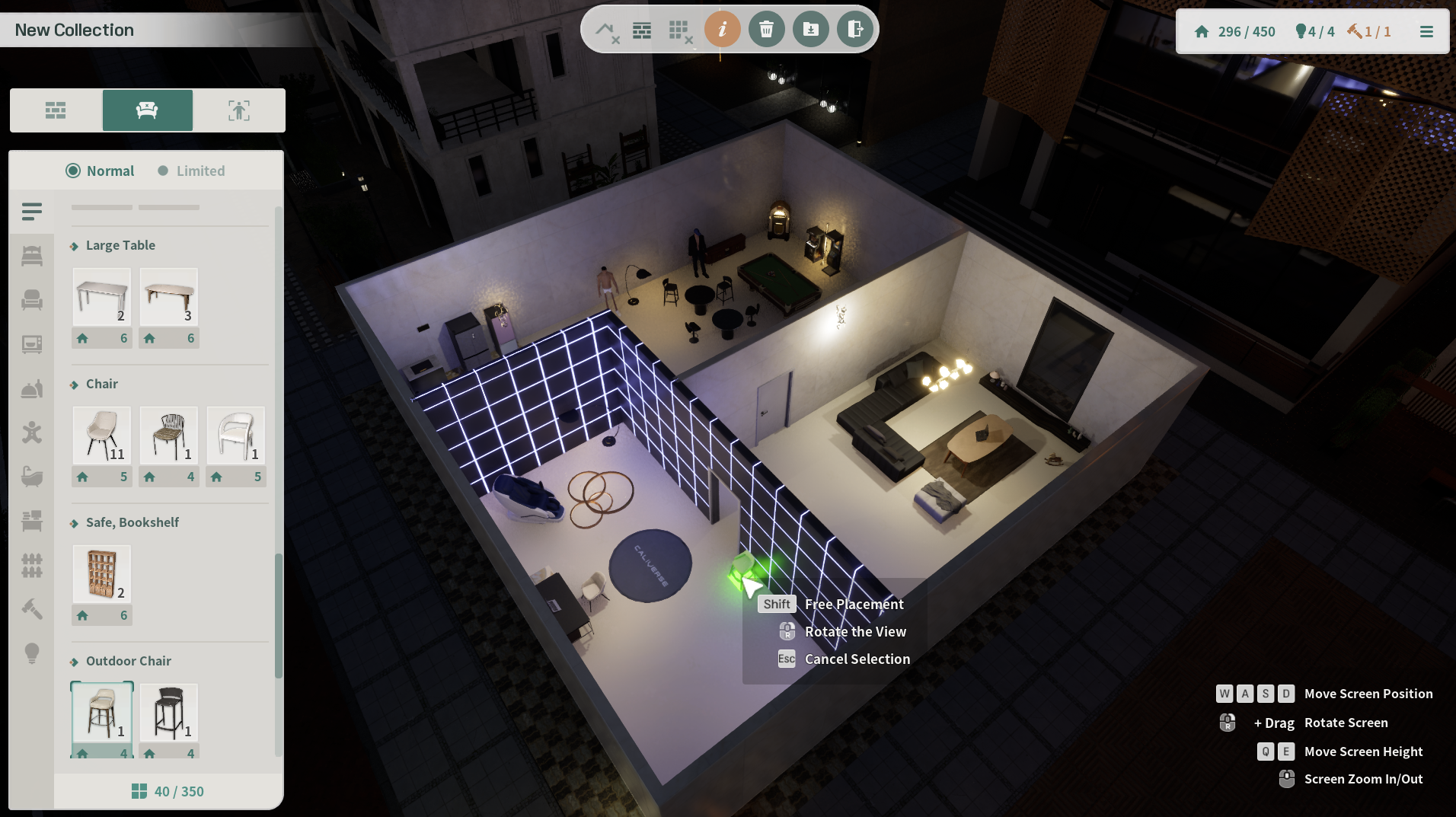Toggle the roof visibility icon

(606, 30)
